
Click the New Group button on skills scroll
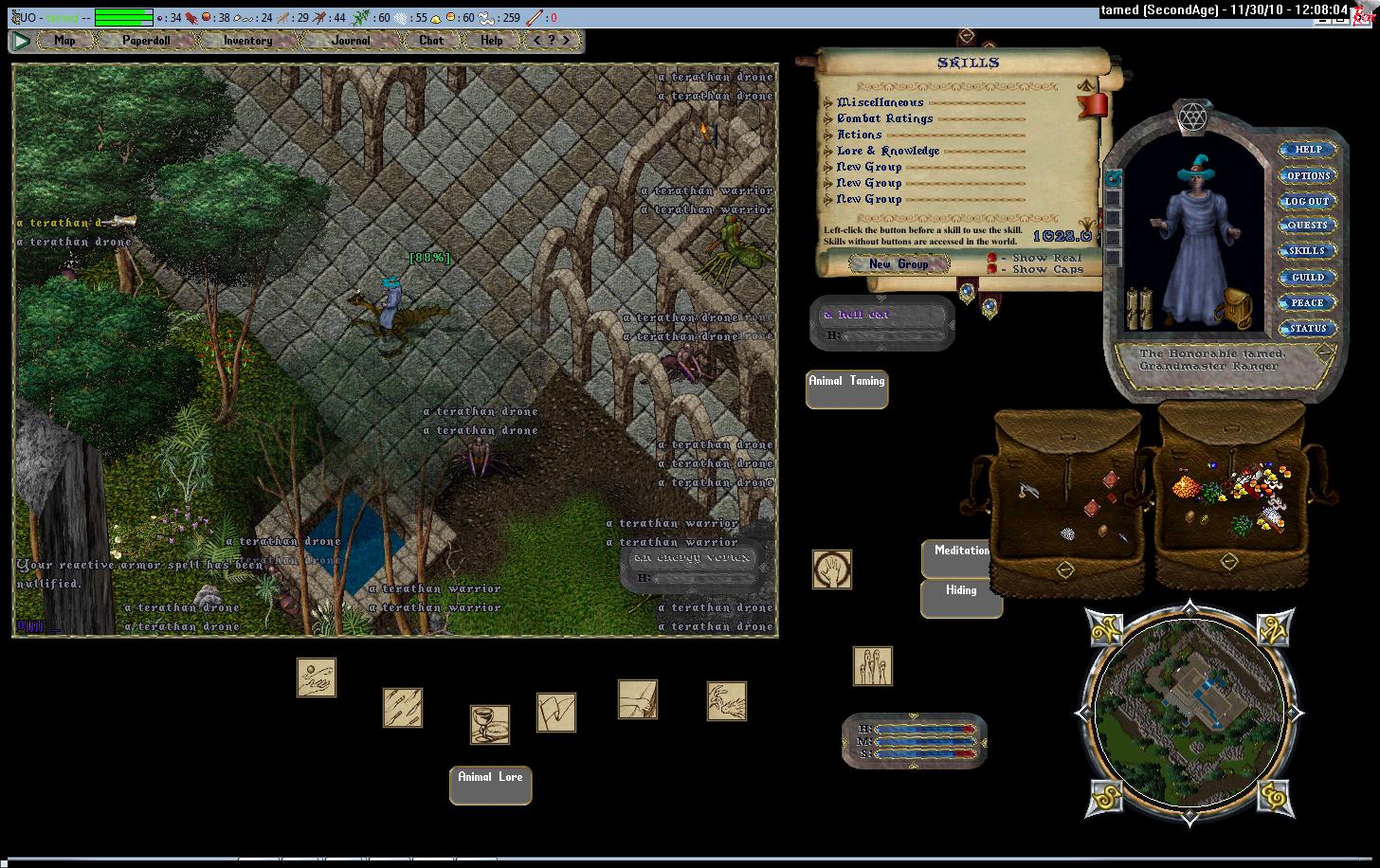click(x=899, y=264)
